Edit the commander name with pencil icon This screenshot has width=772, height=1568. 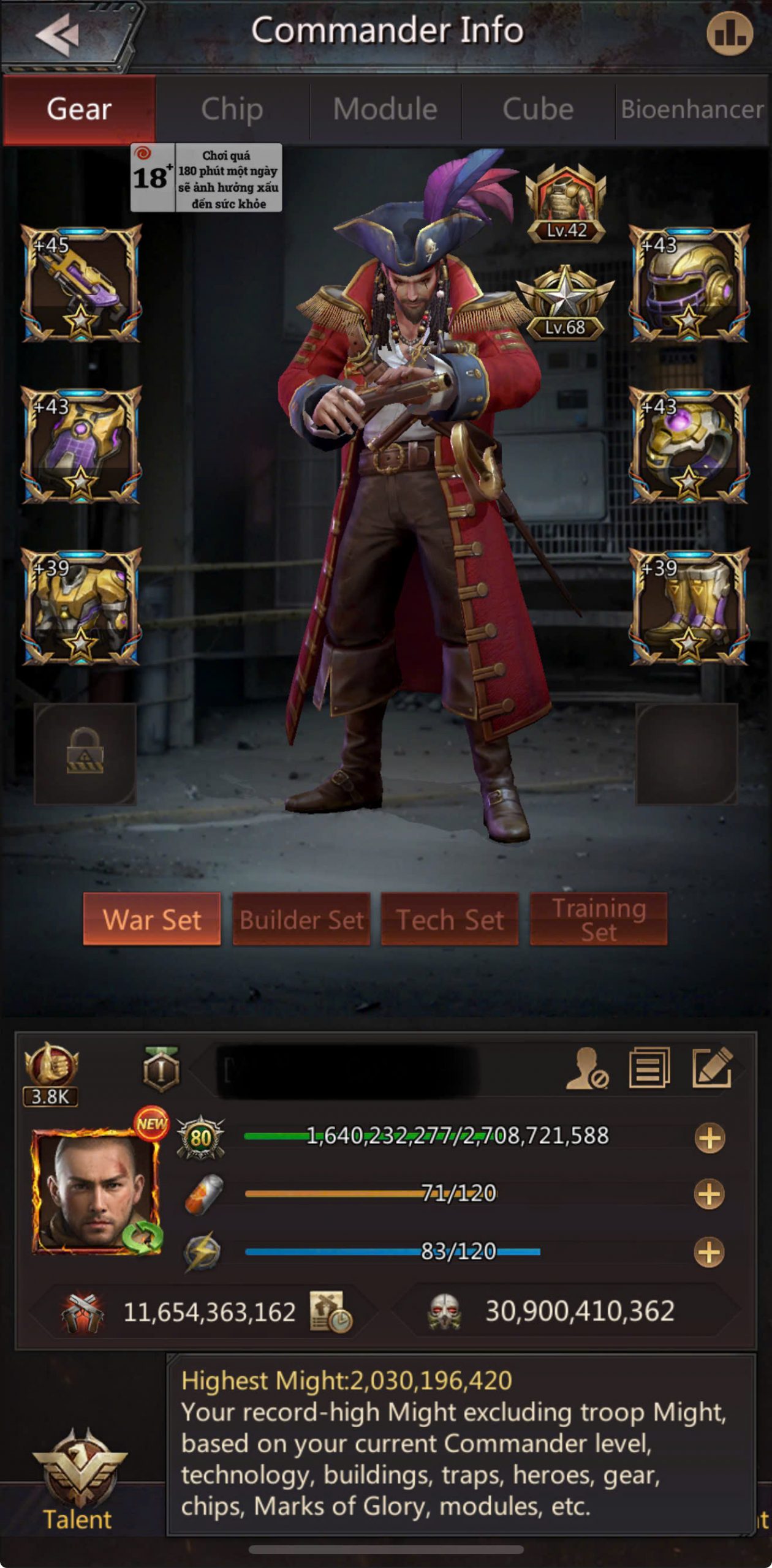pos(712,1069)
